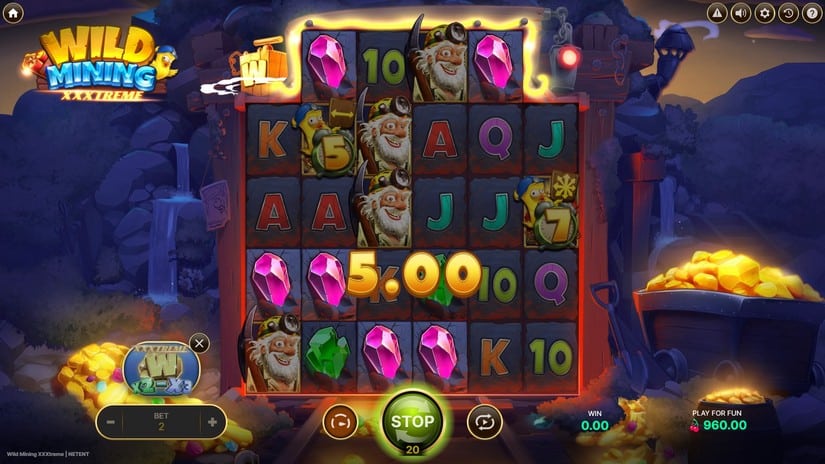Mute the game sound
Viewport: 825px width, 464px height.
coord(741,12)
